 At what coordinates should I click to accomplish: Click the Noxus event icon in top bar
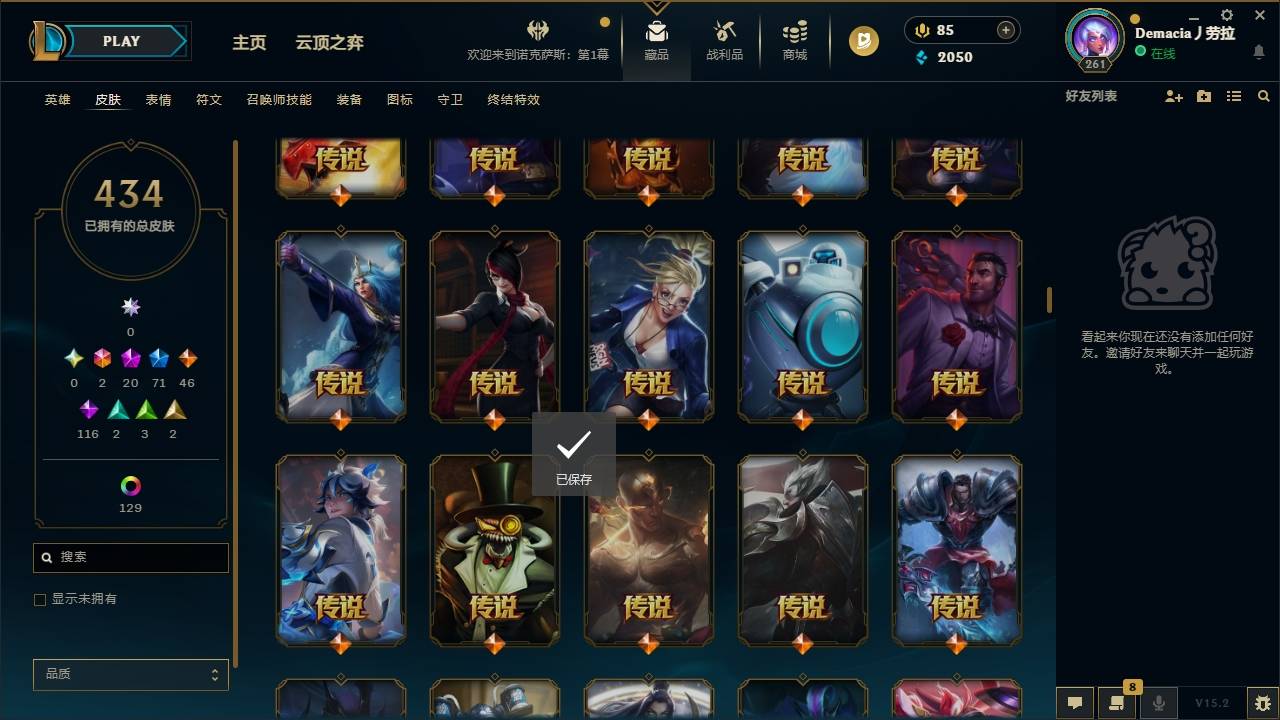tap(536, 30)
